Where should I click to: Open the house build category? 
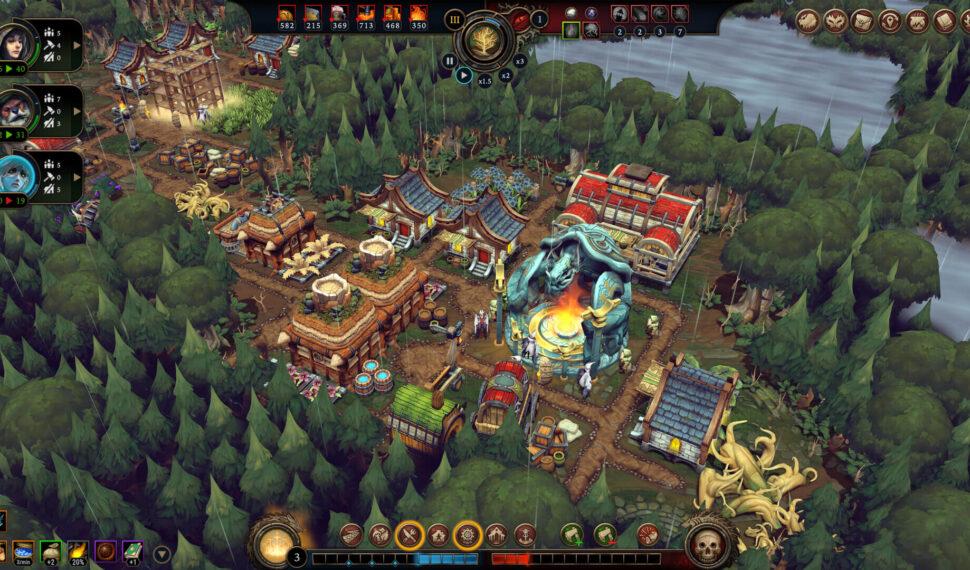(438, 535)
